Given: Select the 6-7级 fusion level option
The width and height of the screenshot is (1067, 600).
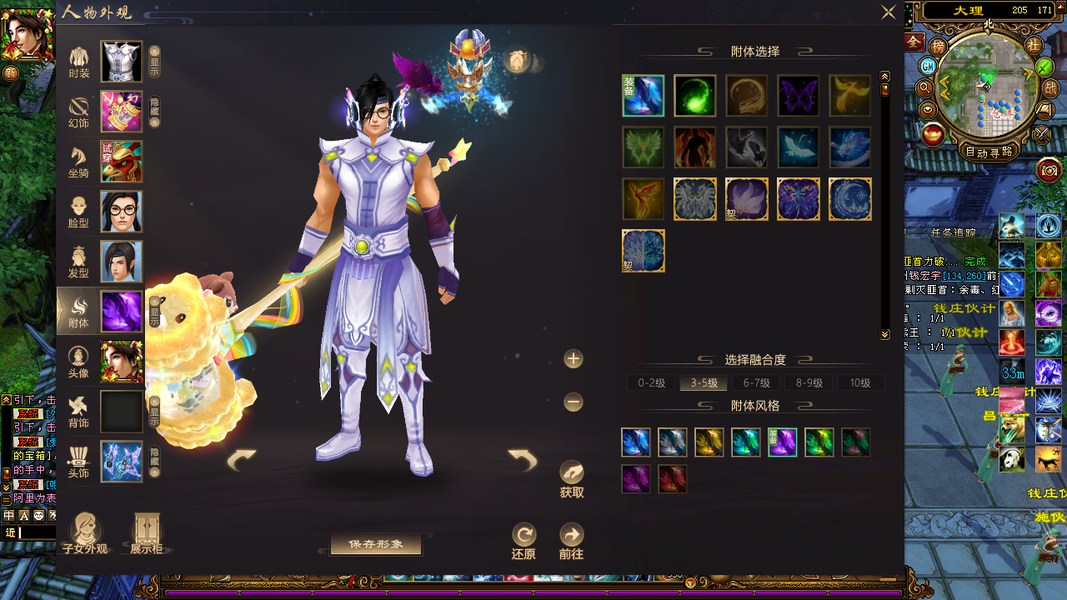Looking at the screenshot, I should (x=756, y=383).
